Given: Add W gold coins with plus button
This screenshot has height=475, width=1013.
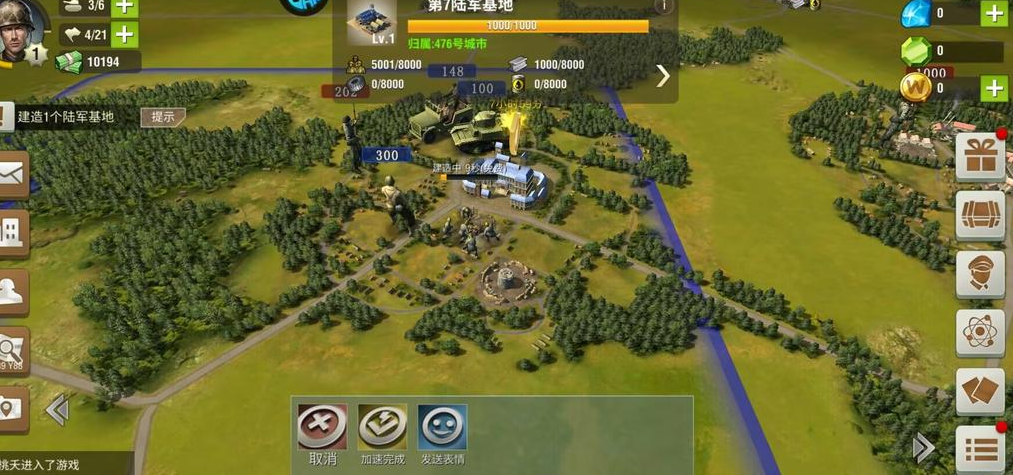Looking at the screenshot, I should coord(993,88).
